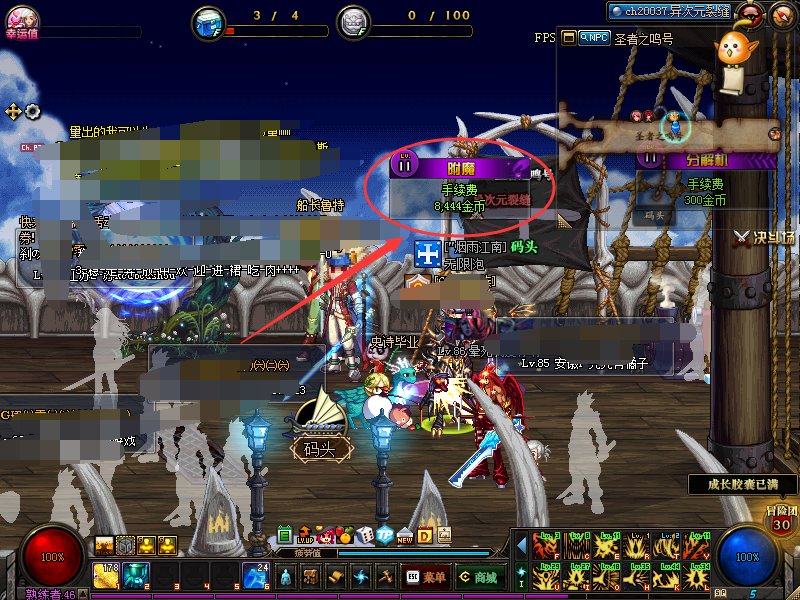Click the TP icon in the notification row

(x=386, y=535)
